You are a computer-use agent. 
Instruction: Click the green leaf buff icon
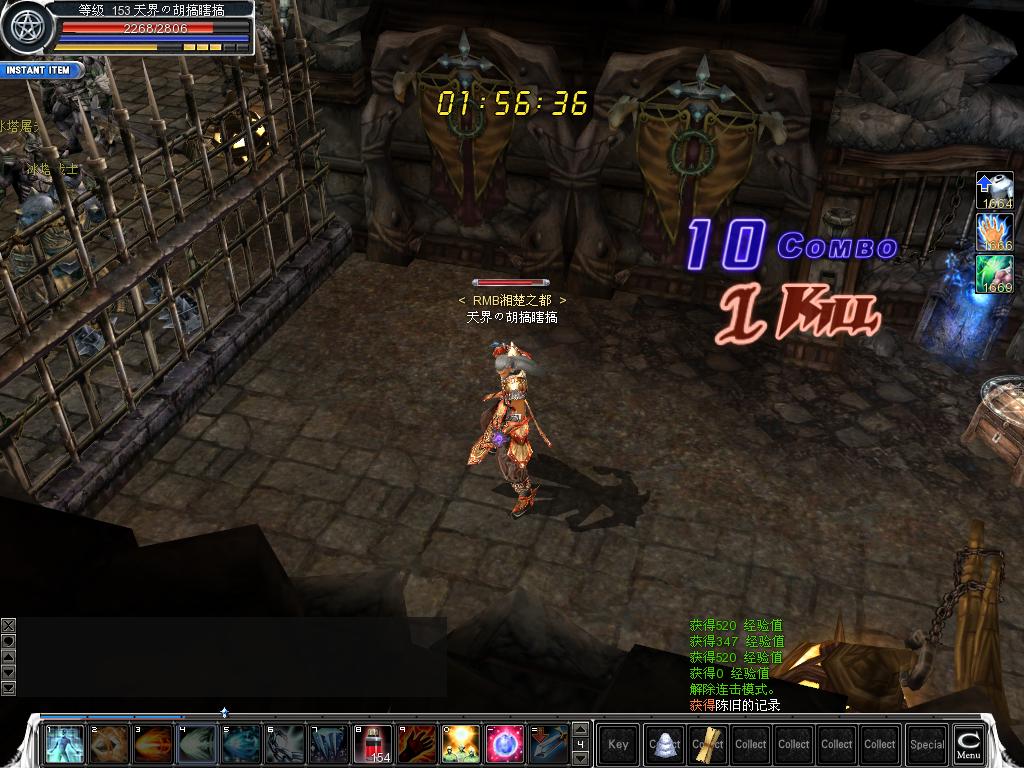995,273
